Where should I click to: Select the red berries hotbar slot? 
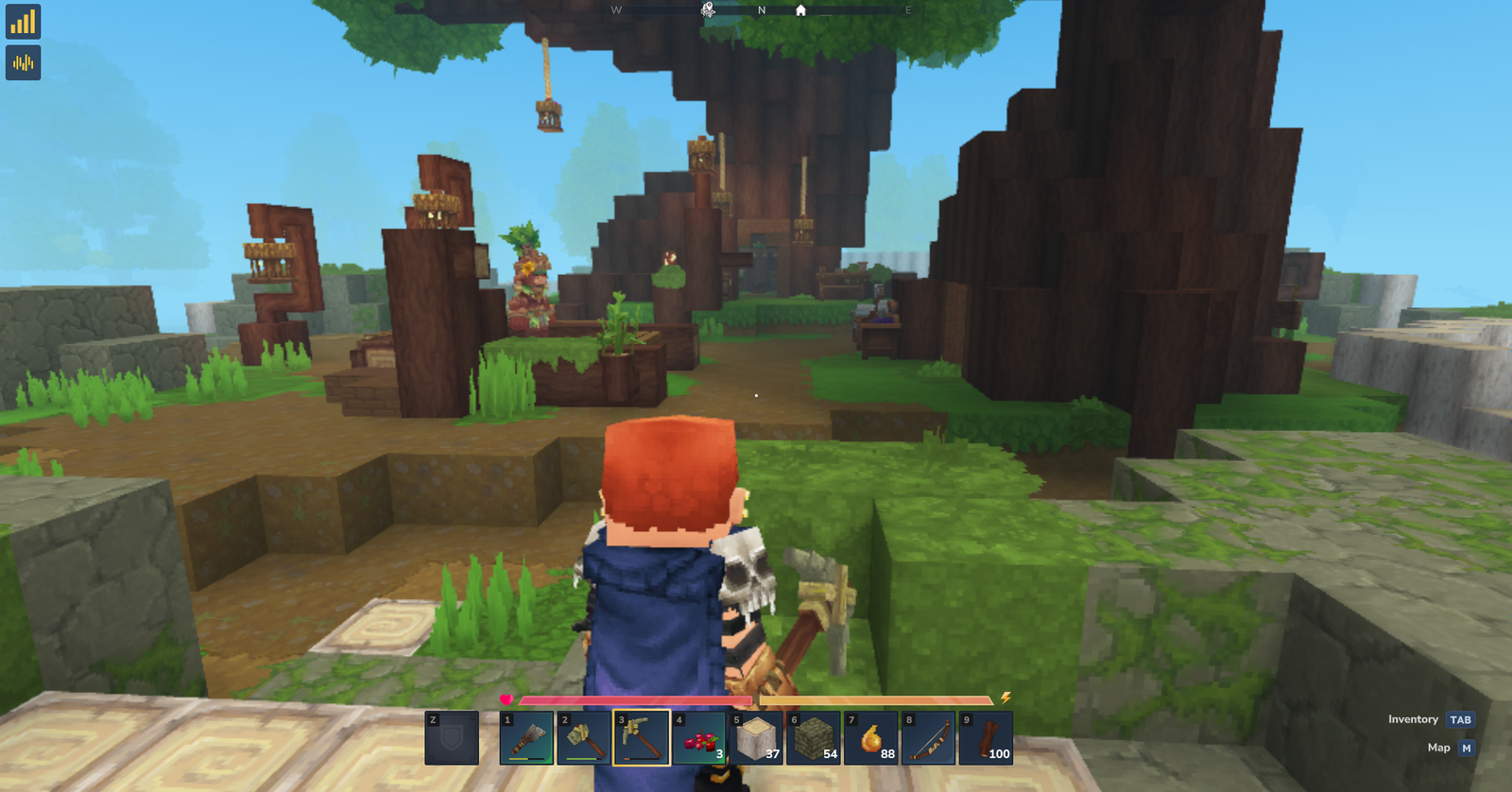(x=699, y=737)
